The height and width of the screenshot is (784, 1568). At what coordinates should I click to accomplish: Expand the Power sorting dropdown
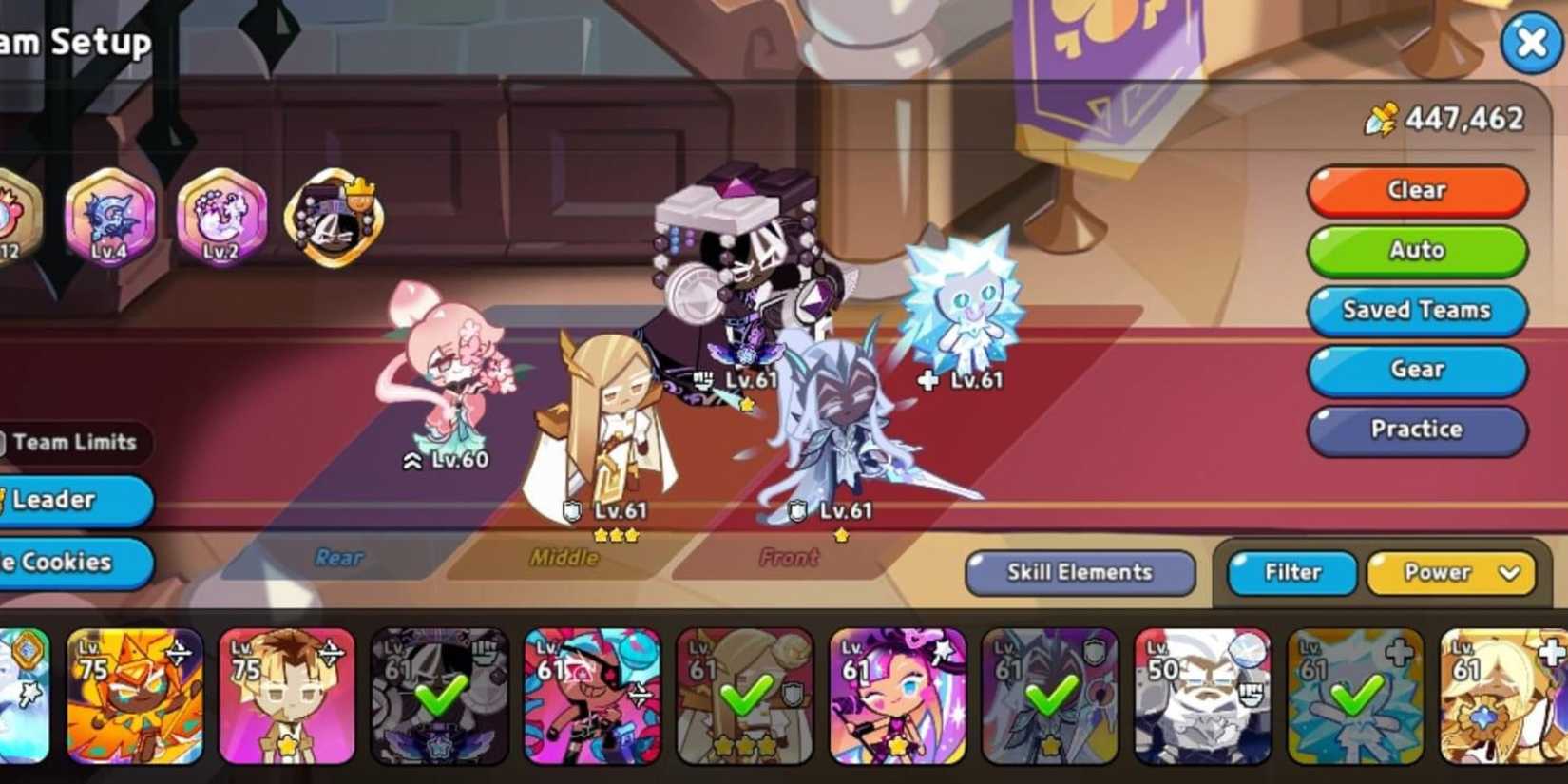(1451, 572)
